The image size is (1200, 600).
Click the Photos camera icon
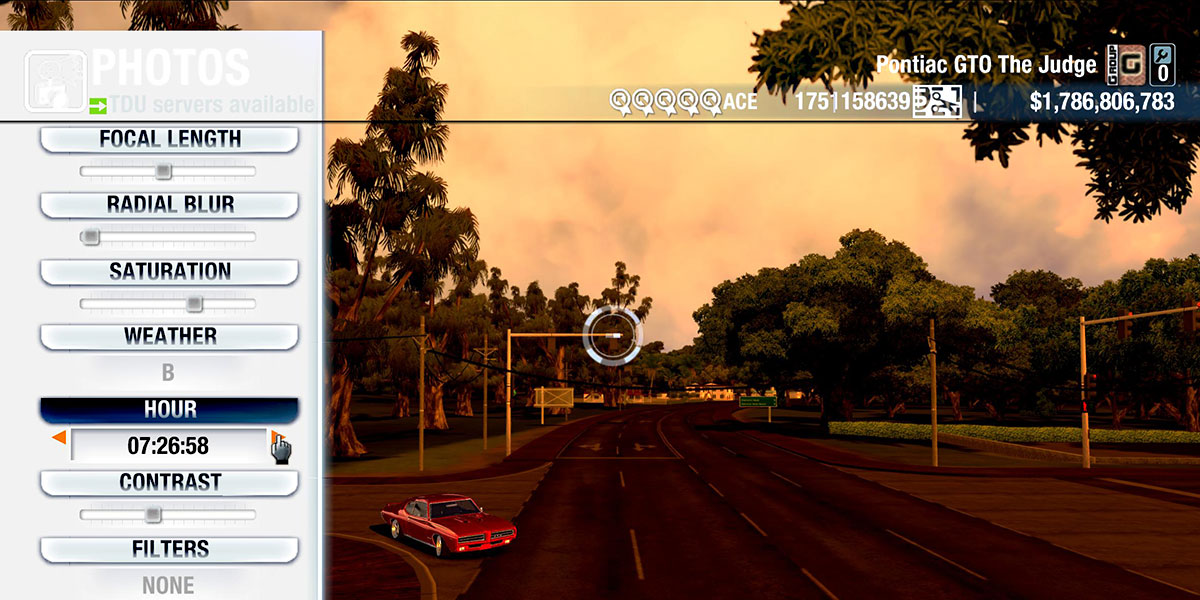(54, 78)
